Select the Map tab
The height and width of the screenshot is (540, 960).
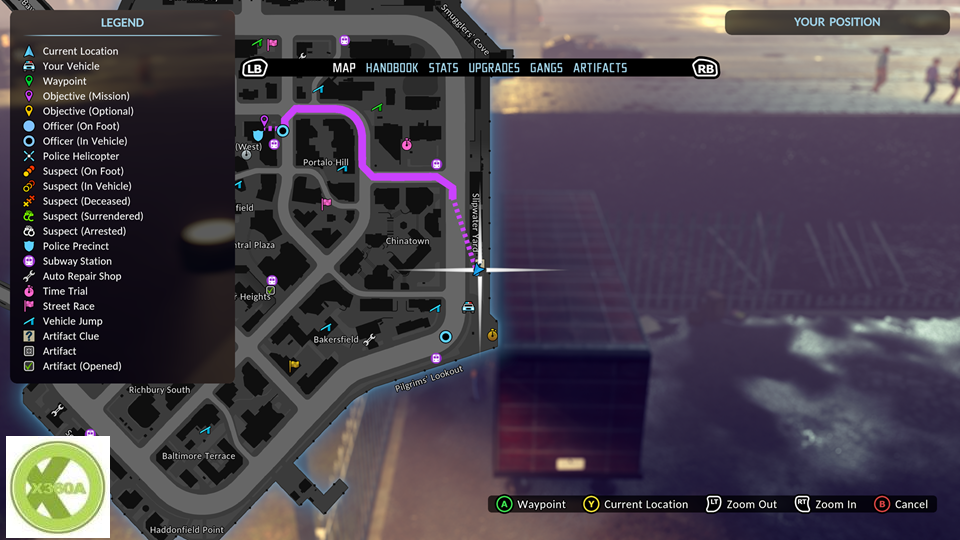(x=344, y=68)
